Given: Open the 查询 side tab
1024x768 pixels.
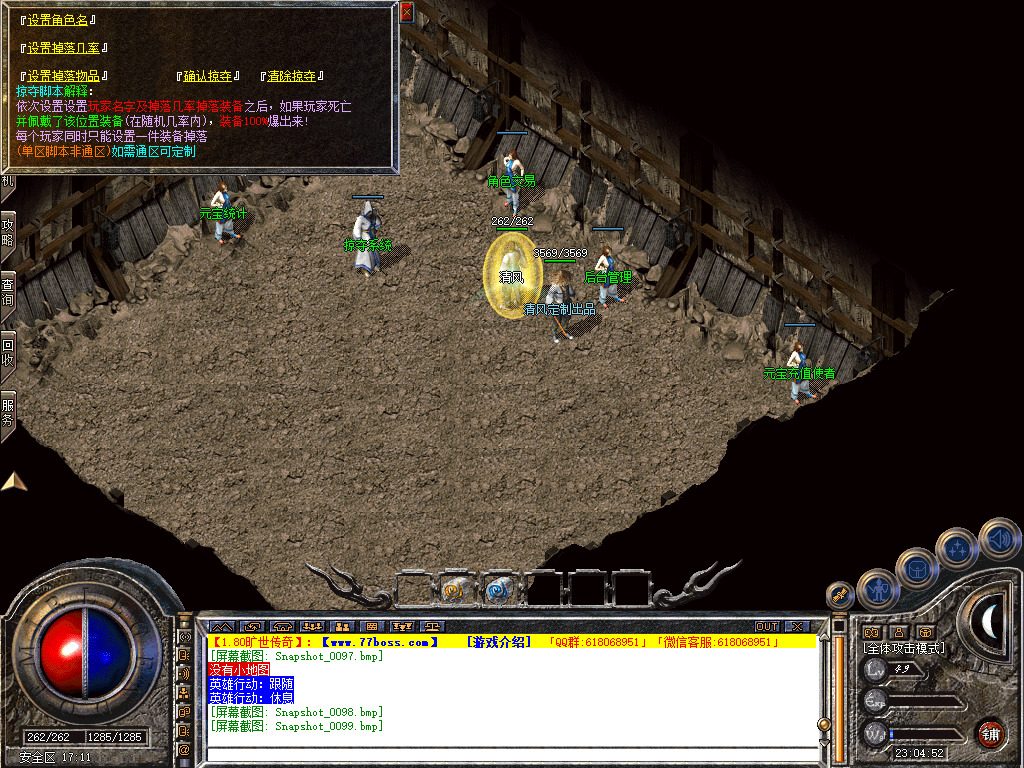Looking at the screenshot, I should click(x=8, y=290).
